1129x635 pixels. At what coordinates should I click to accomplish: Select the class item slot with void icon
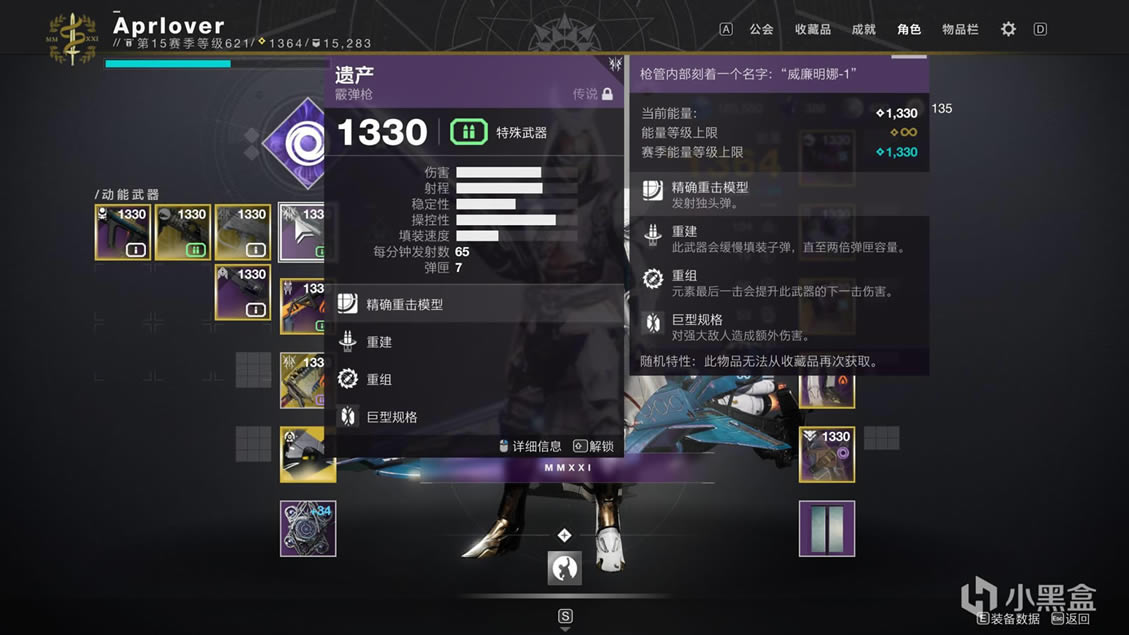tap(827, 455)
